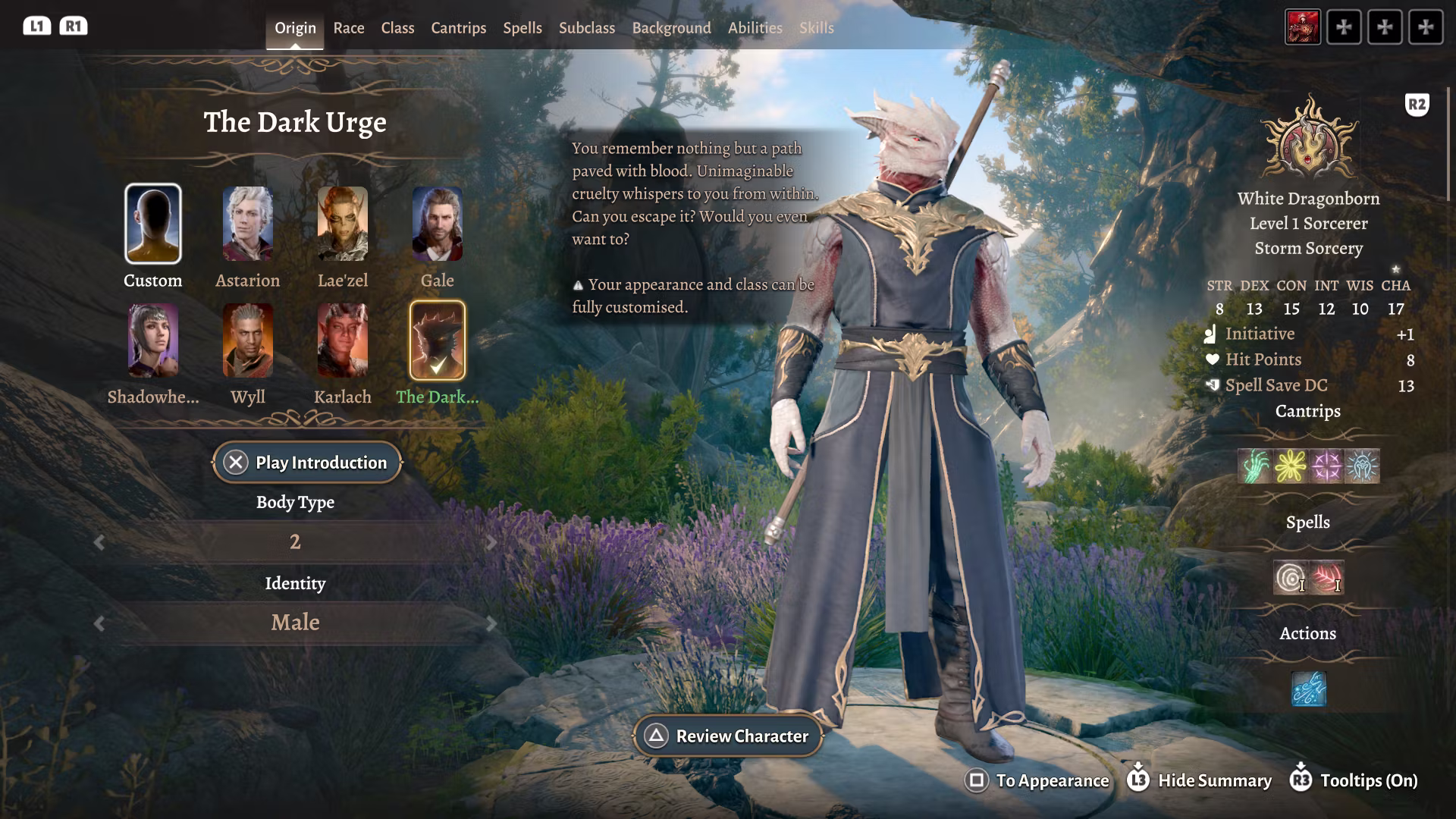Select the Subclass tab
1456x819 pixels.
click(x=586, y=28)
